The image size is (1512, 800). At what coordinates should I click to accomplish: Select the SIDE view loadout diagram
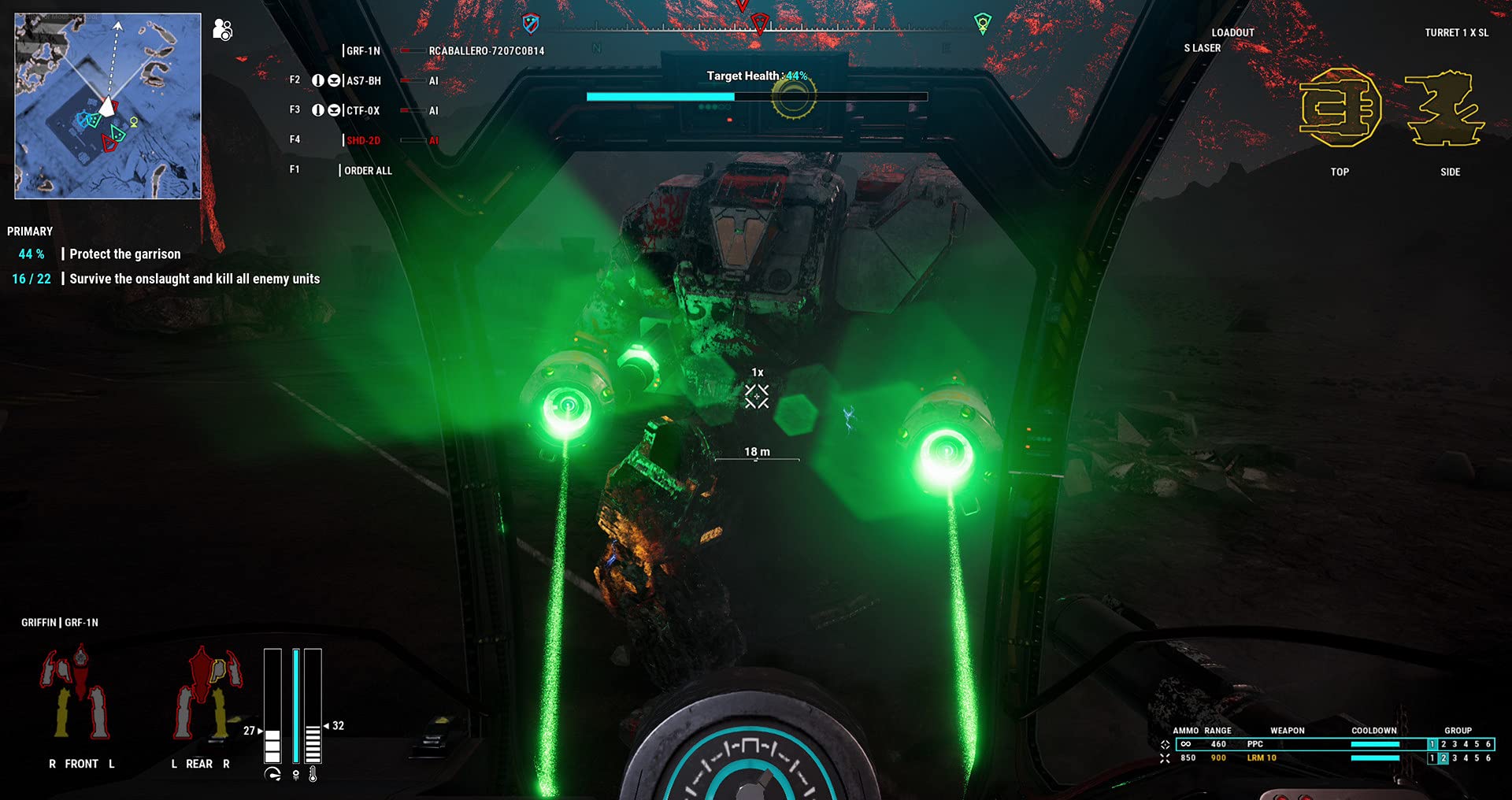point(1447,110)
